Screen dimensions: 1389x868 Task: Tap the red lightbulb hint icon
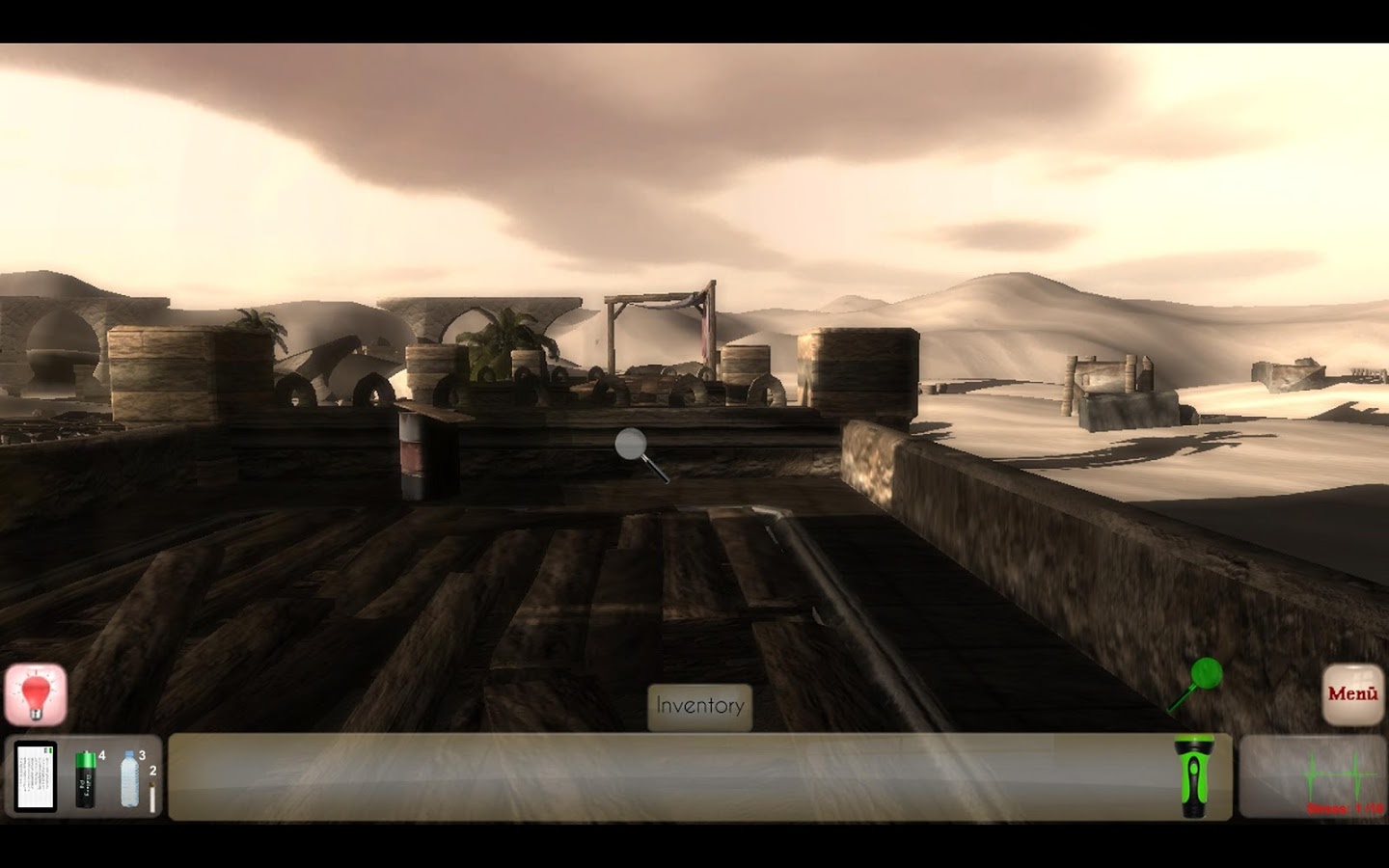coord(37,694)
